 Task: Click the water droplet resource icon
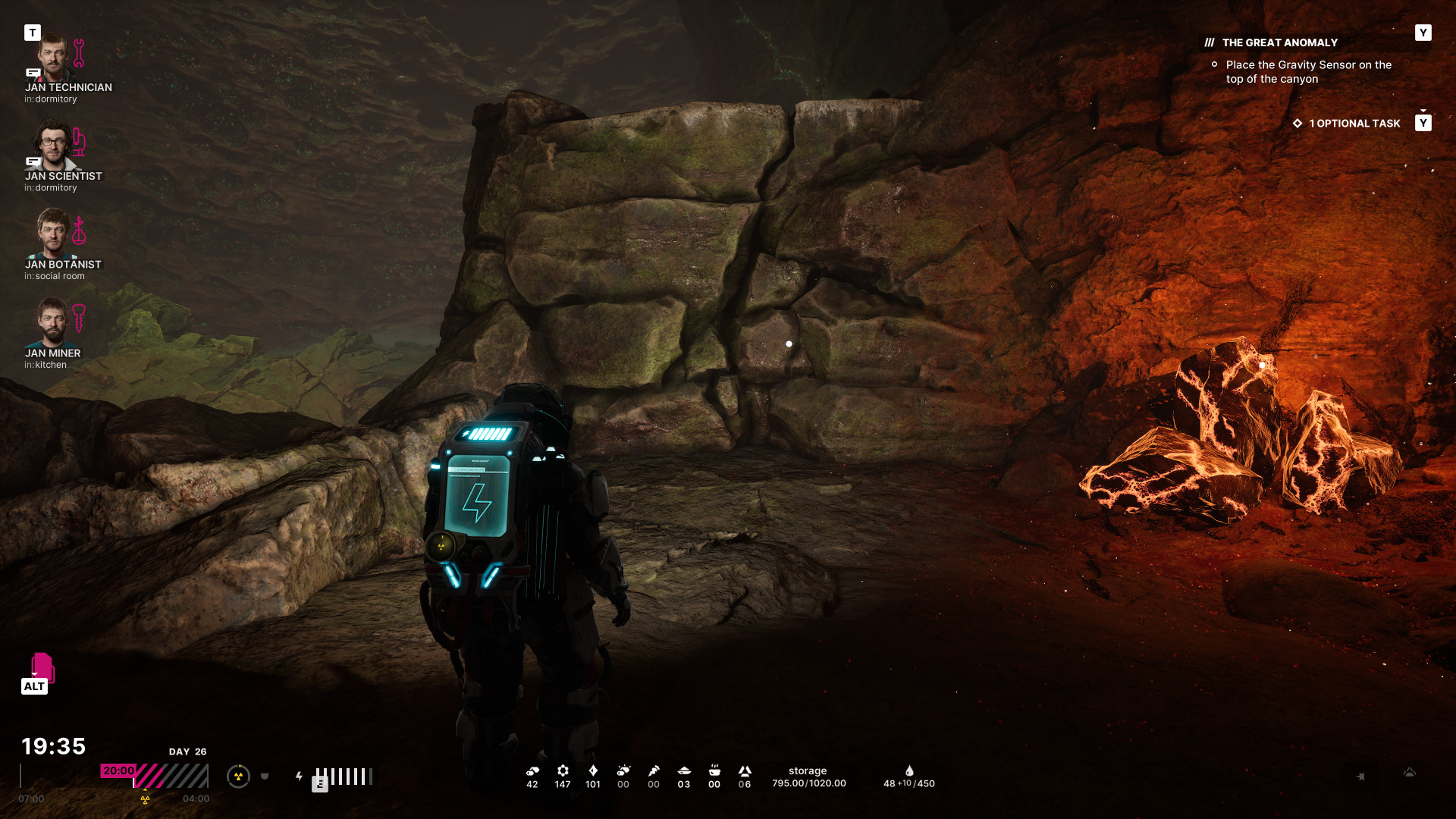pos(909,771)
